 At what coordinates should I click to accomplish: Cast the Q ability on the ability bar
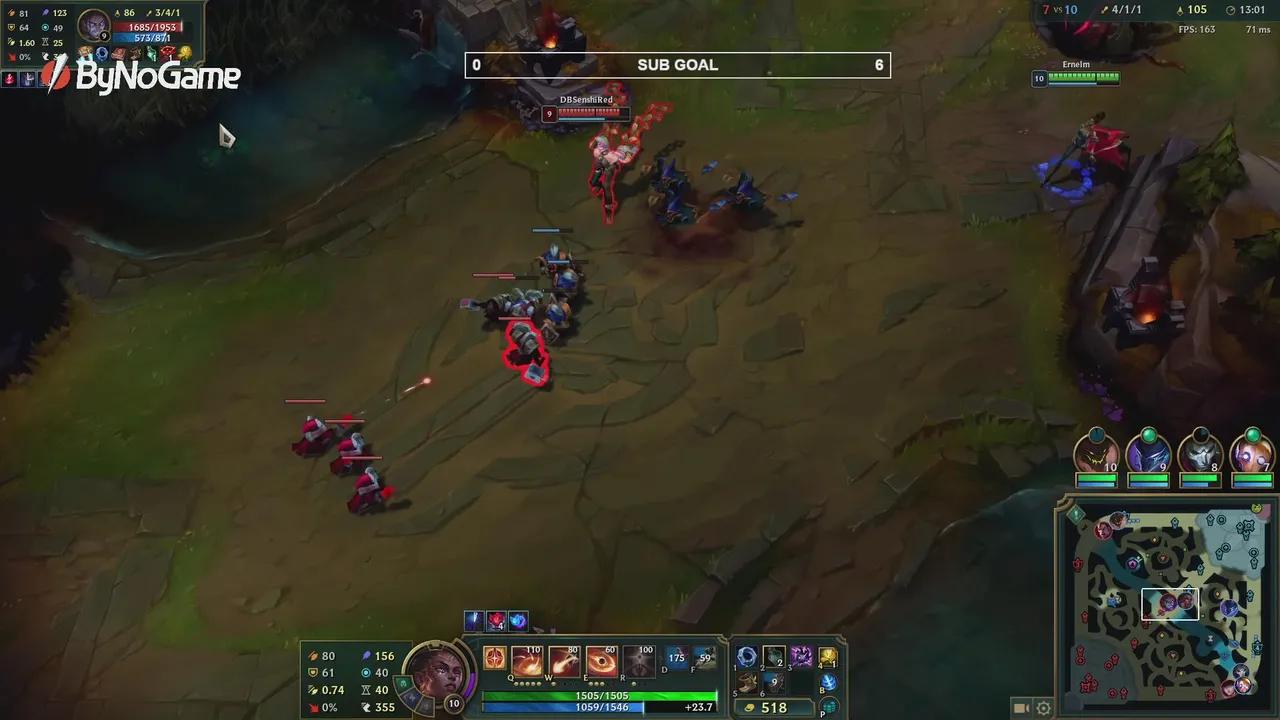(526, 662)
